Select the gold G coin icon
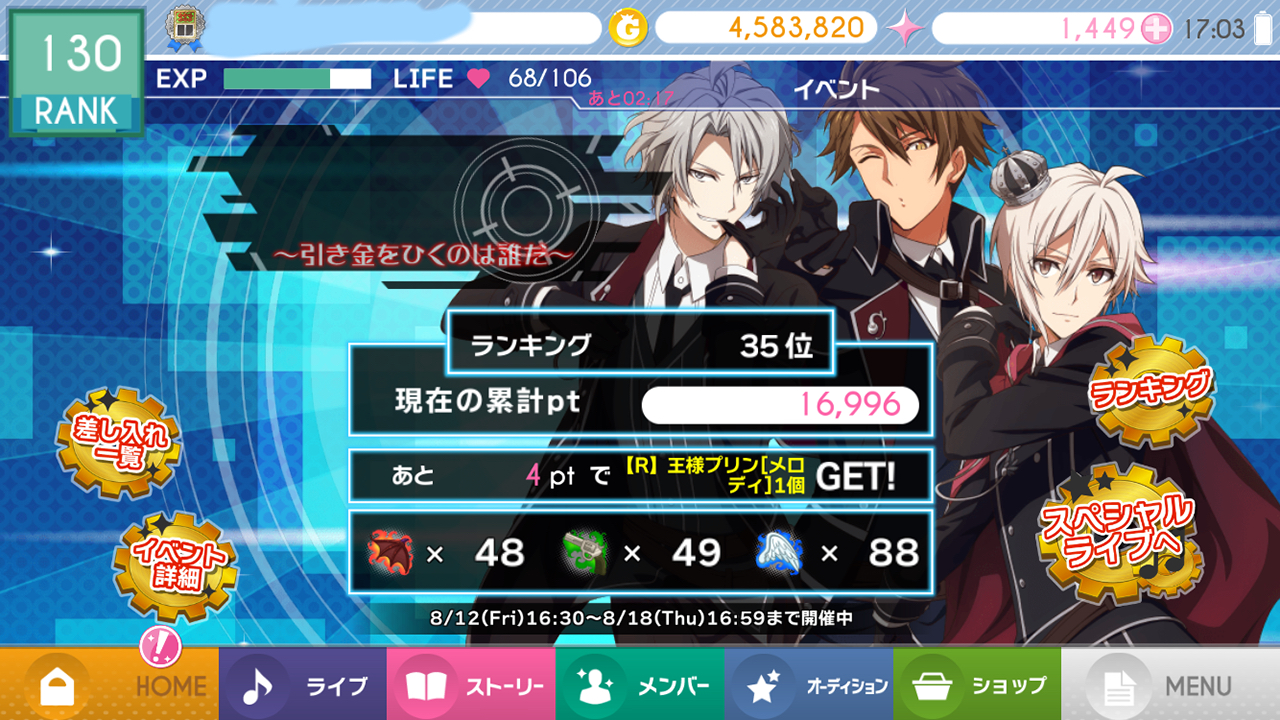Image resolution: width=1280 pixels, height=720 pixels. (628, 28)
